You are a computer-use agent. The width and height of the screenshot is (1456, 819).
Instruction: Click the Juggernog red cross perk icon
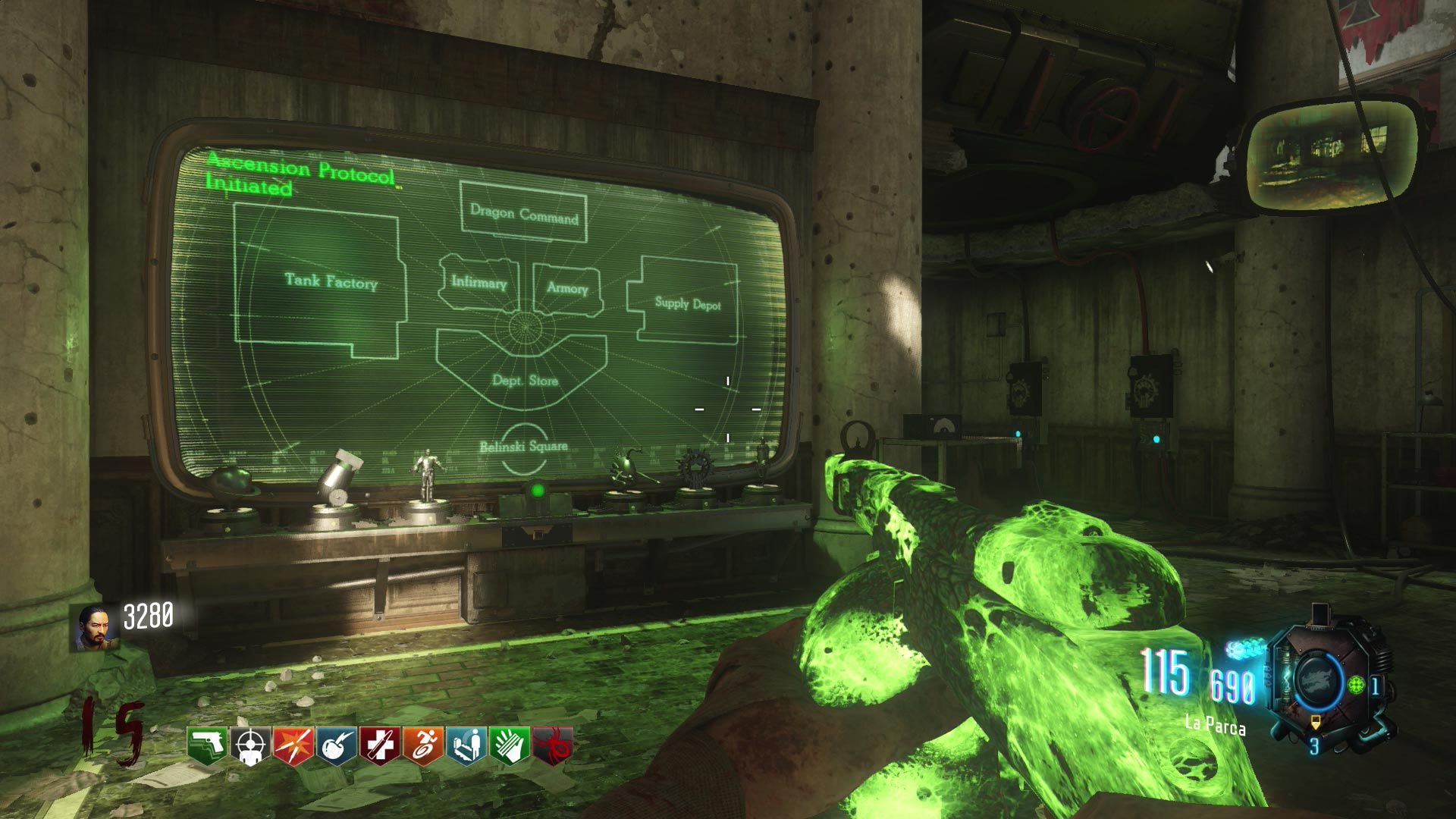(379, 746)
